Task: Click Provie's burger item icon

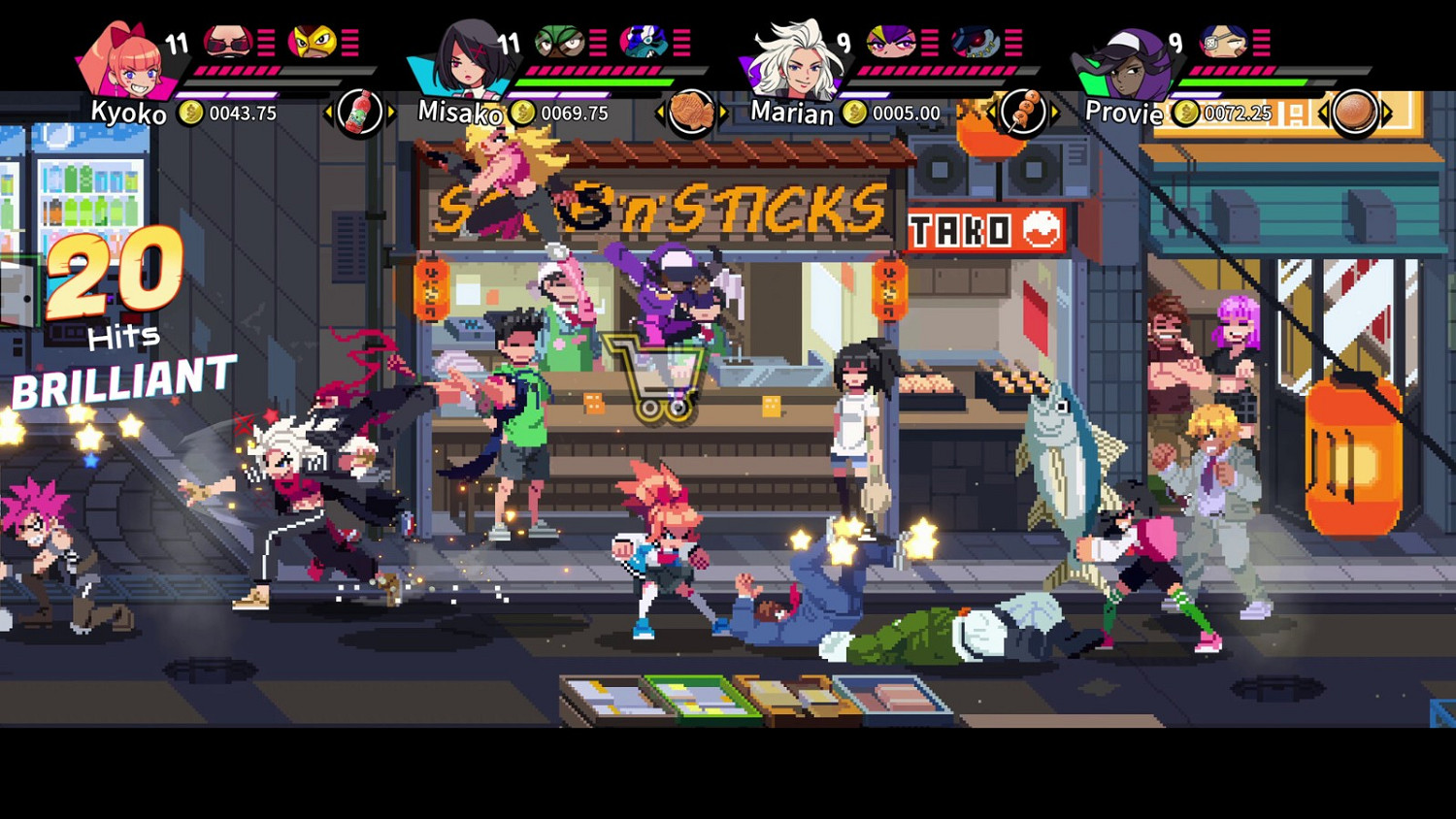Action: pos(1356,111)
